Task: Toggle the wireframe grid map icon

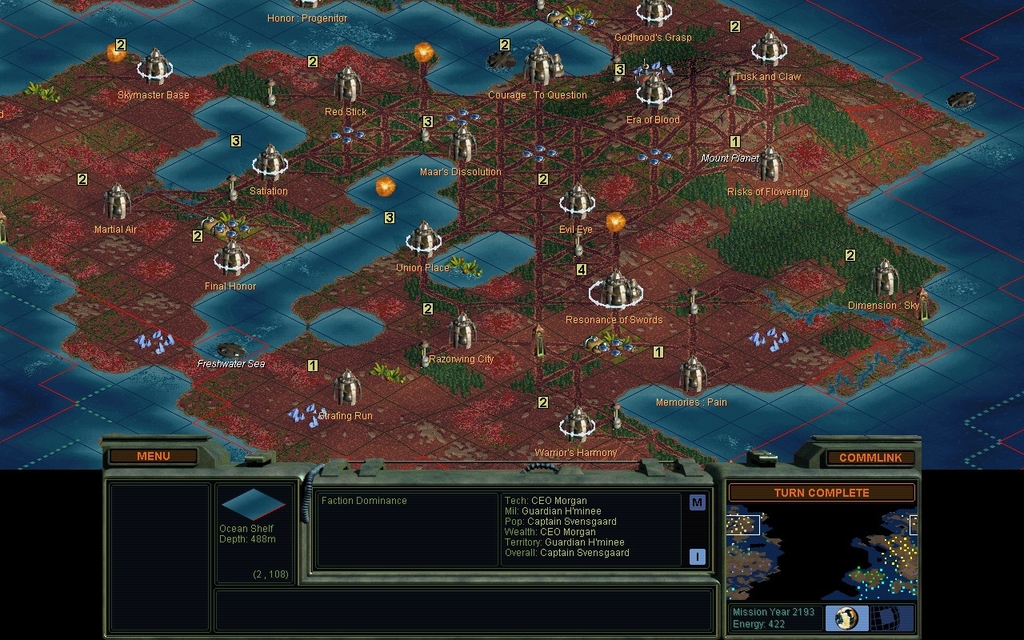Action: [x=893, y=617]
